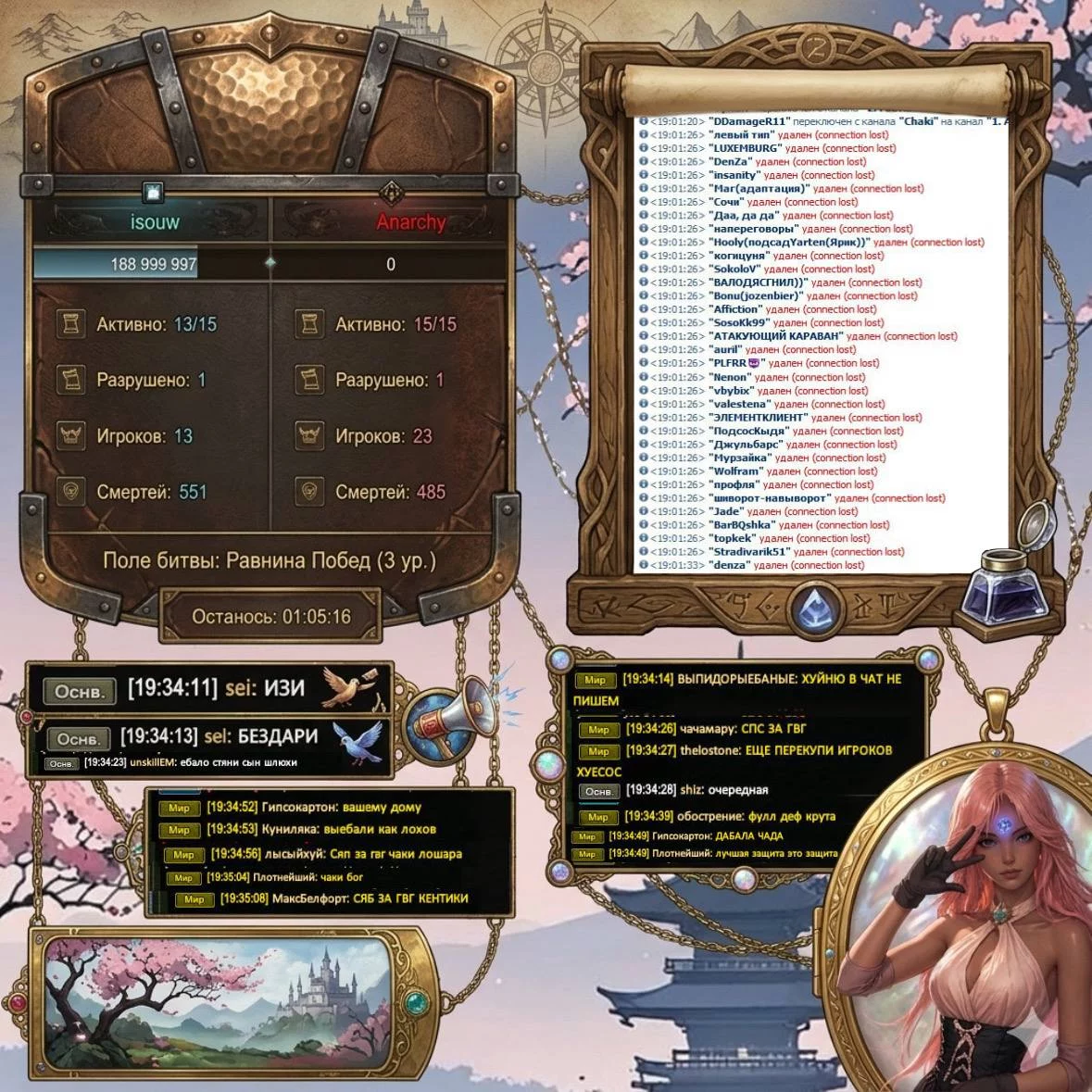
Task: Click the blue crystal gem under the scroll
Action: 815,608
